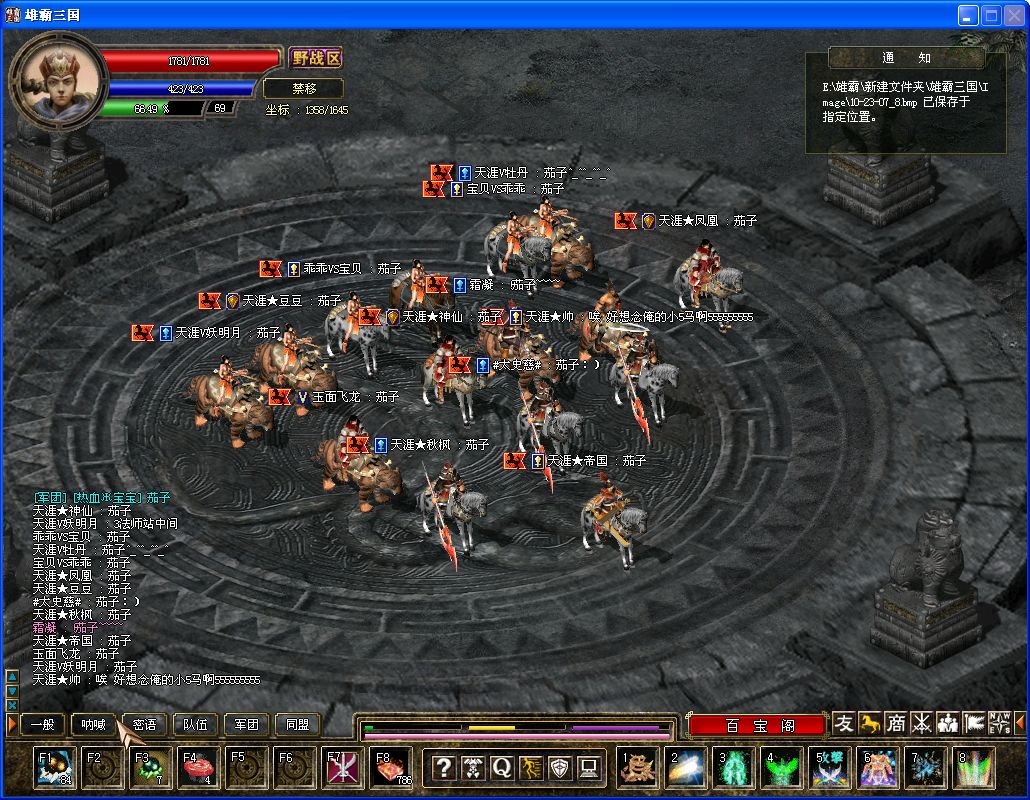
Task: Use the F1 hotkey item slot
Action: click(54, 768)
